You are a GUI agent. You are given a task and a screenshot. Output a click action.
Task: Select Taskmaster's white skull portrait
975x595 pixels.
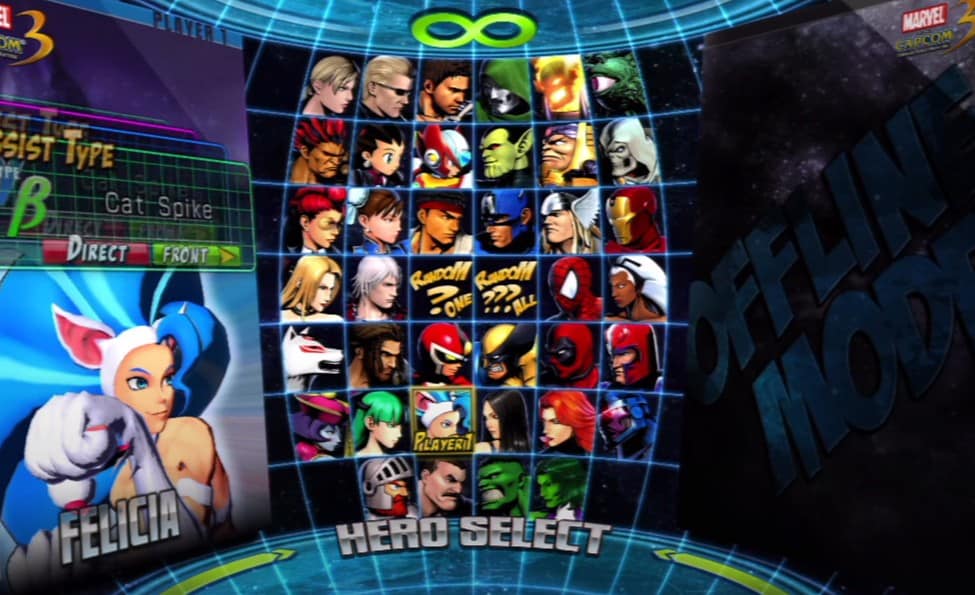click(x=629, y=150)
